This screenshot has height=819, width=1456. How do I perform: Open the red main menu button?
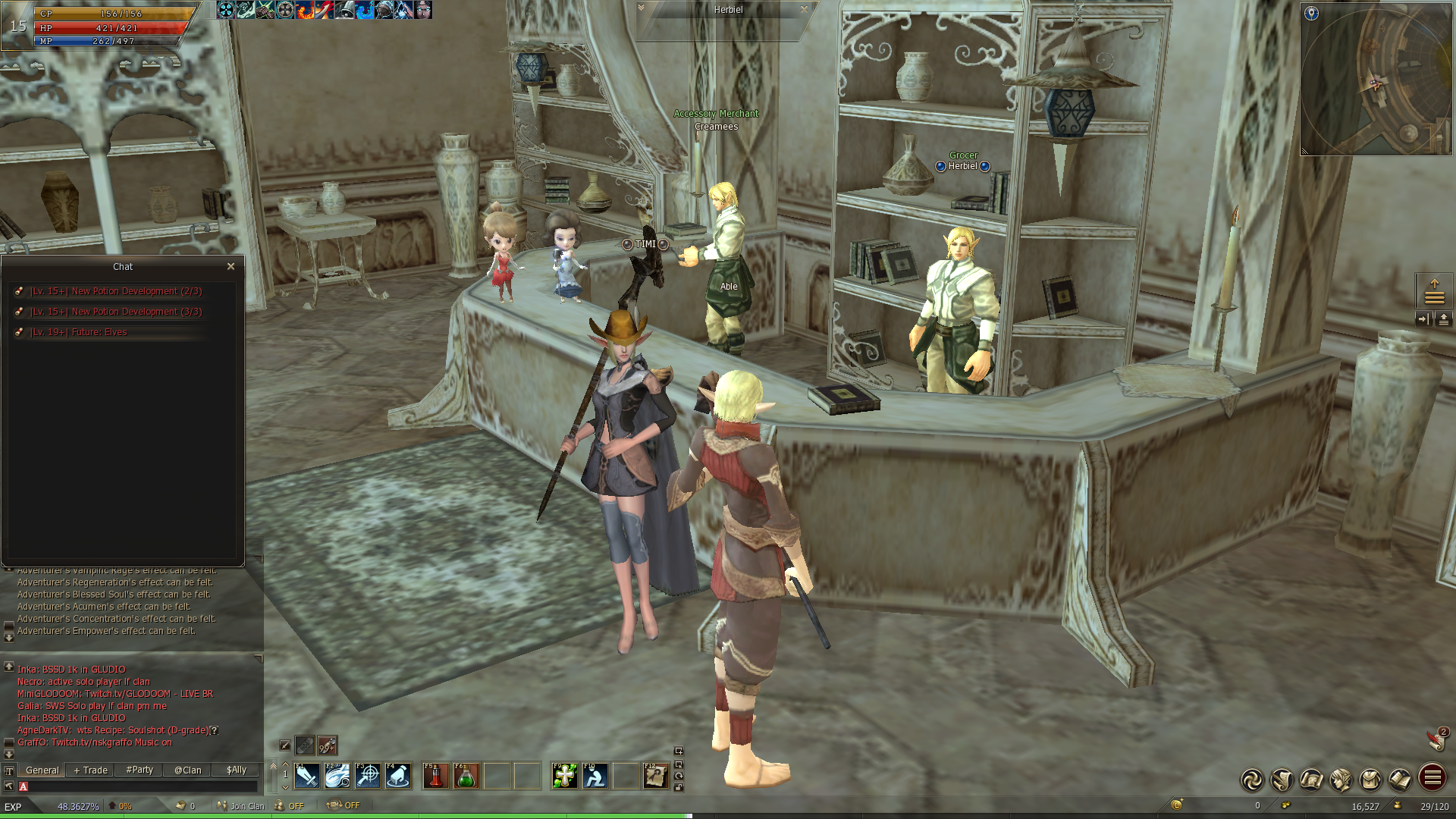1432,777
